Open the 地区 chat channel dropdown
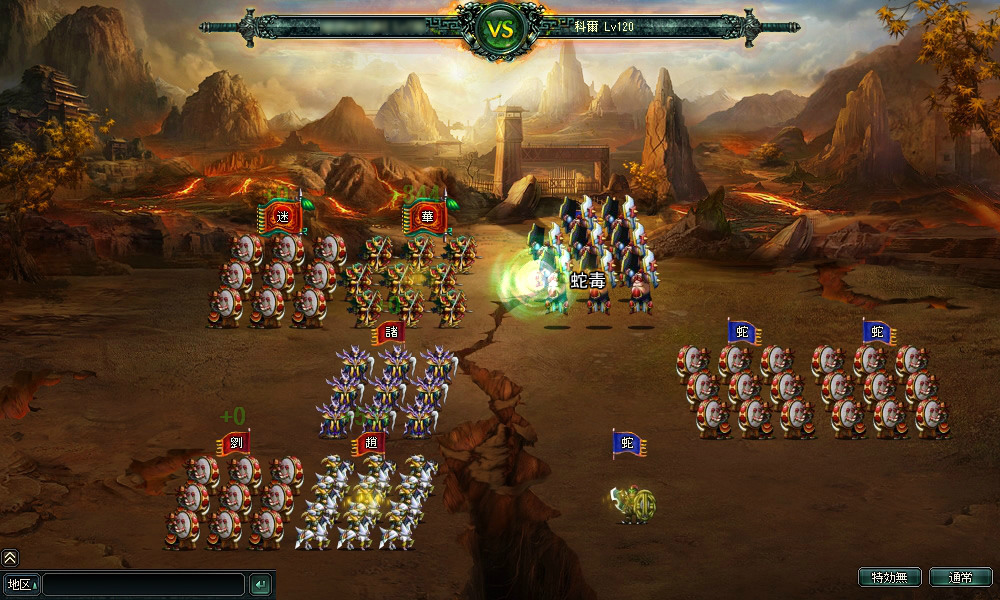This screenshot has height=600, width=1000. [x=21, y=584]
